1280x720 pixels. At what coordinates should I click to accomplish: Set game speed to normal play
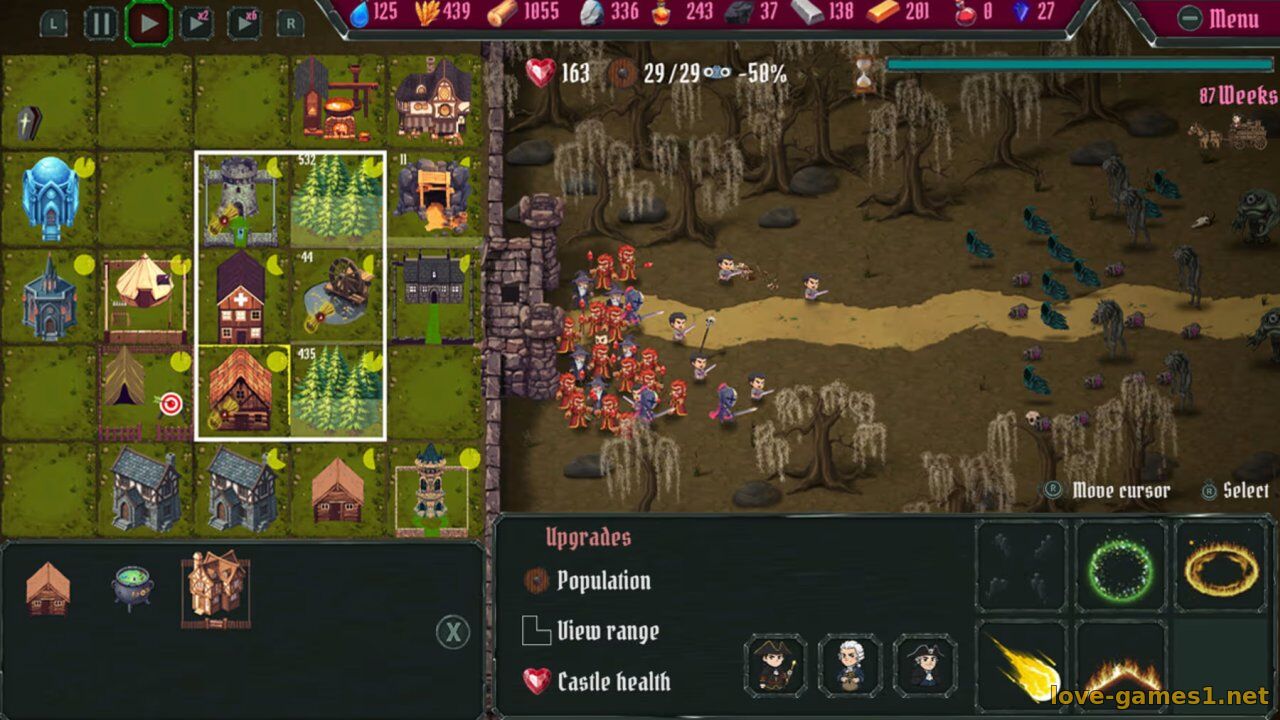[149, 22]
